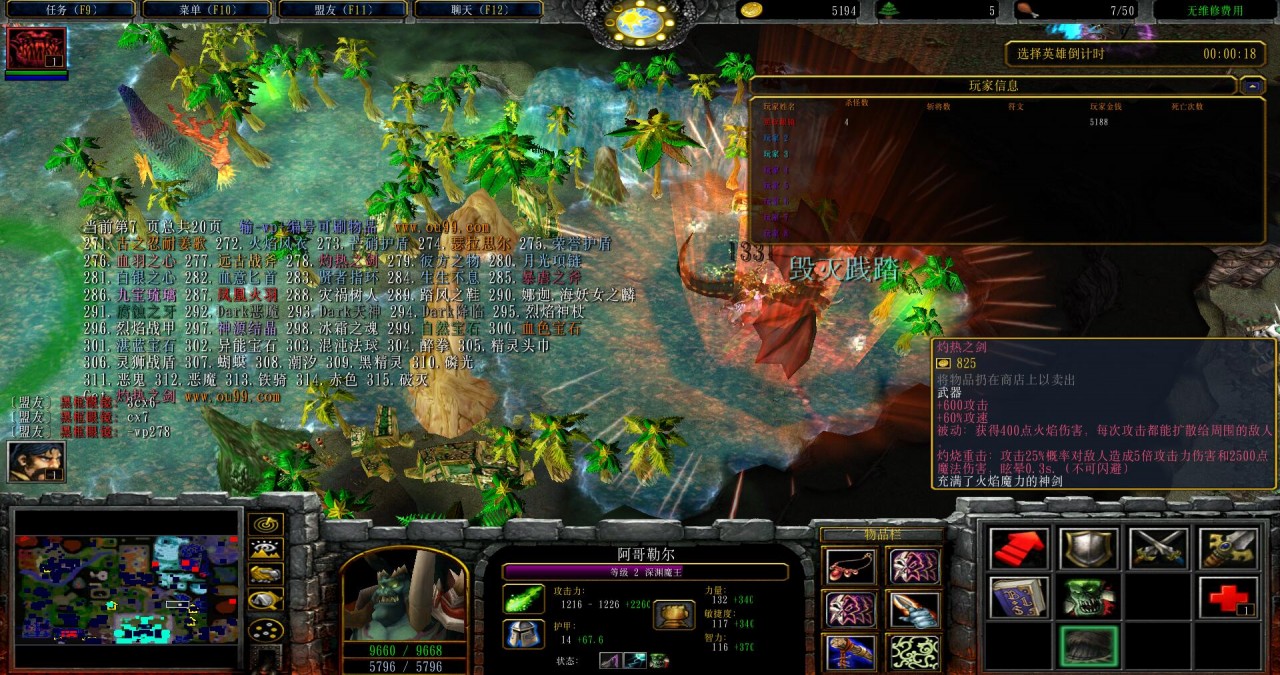The image size is (1280, 675).
Task: Open the 聊天 (F12) chat log
Action: (477, 9)
